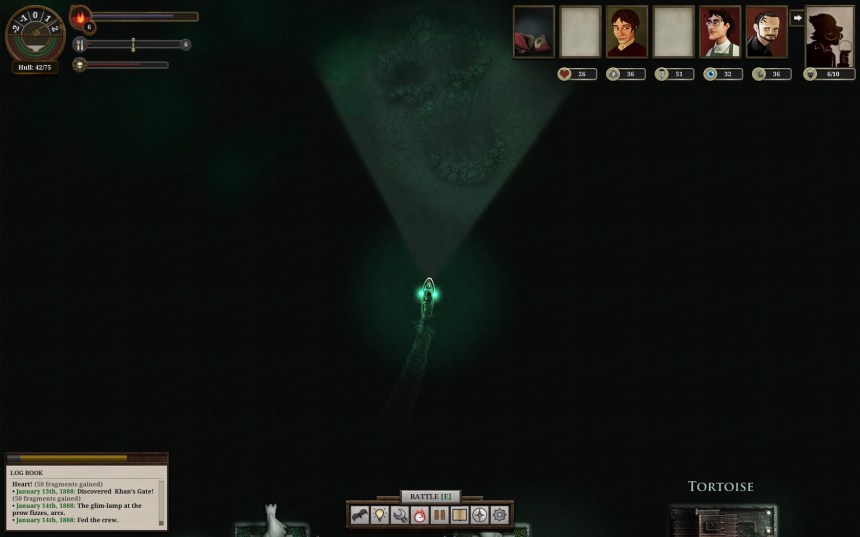Viewport: 860px width, 537px height.
Task: Select the bearded officer in black portrait
Action: (x=767, y=32)
